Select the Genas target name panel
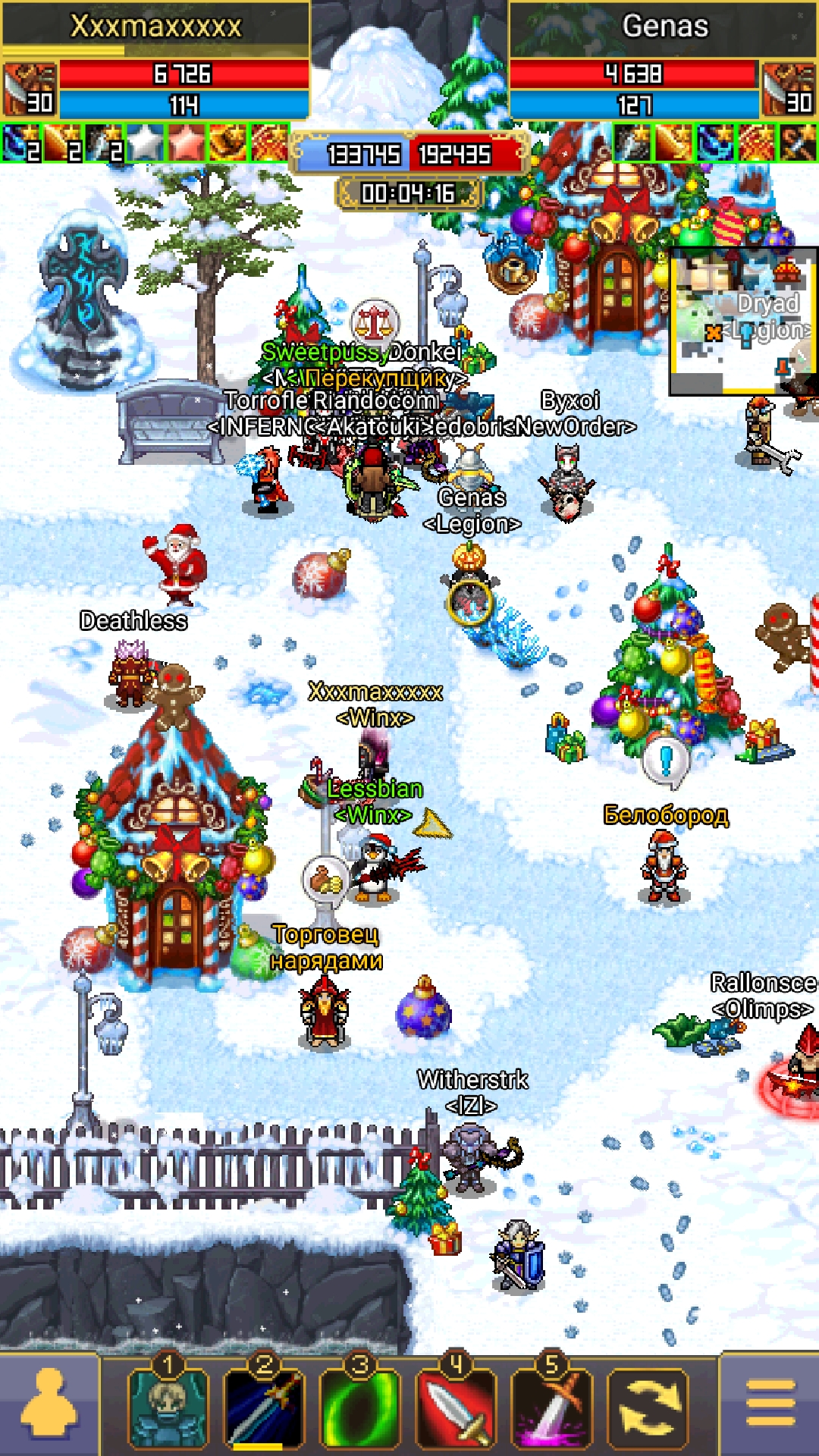This screenshot has height=1456, width=819. tap(664, 27)
